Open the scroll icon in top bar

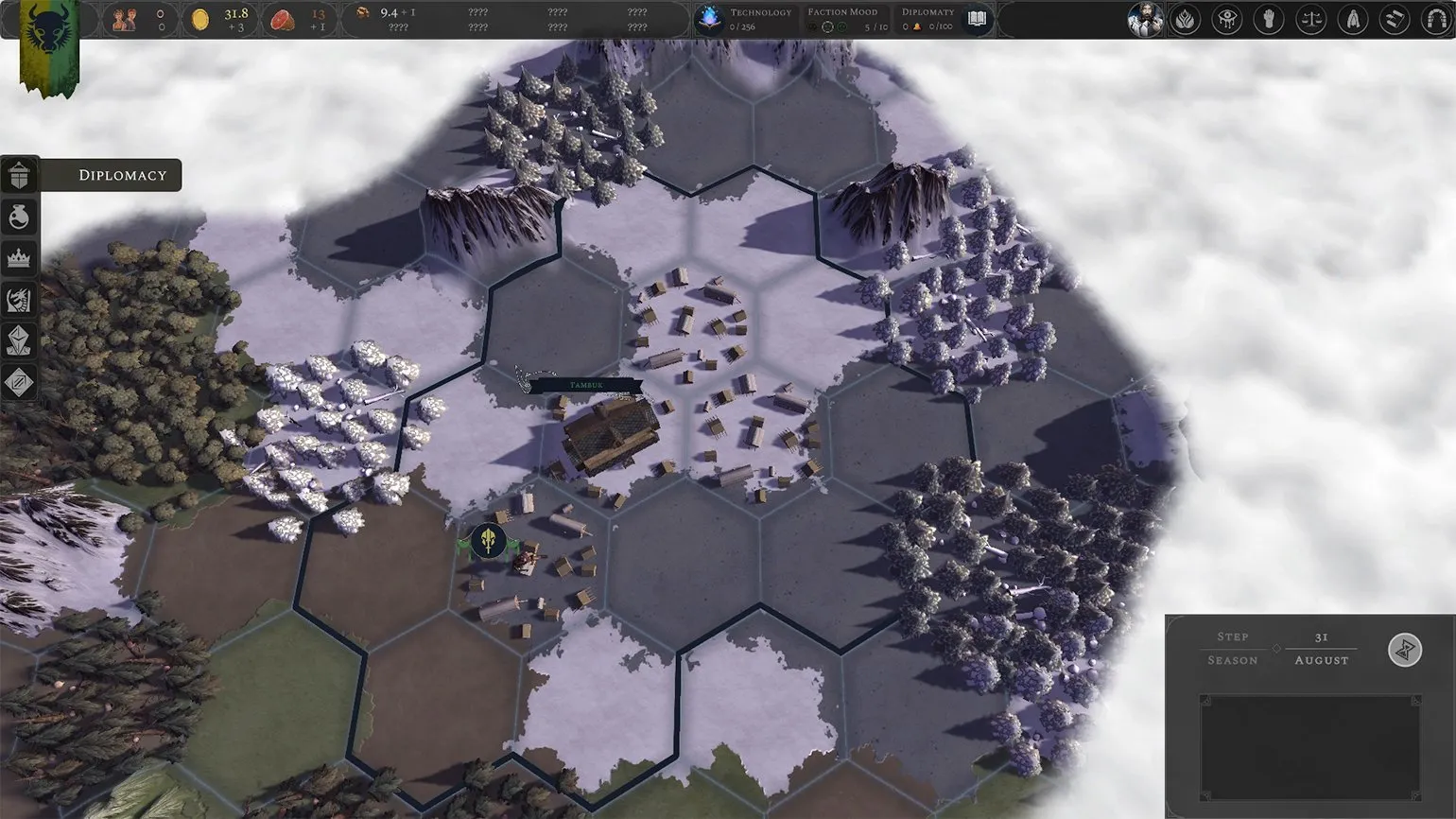point(1394,19)
